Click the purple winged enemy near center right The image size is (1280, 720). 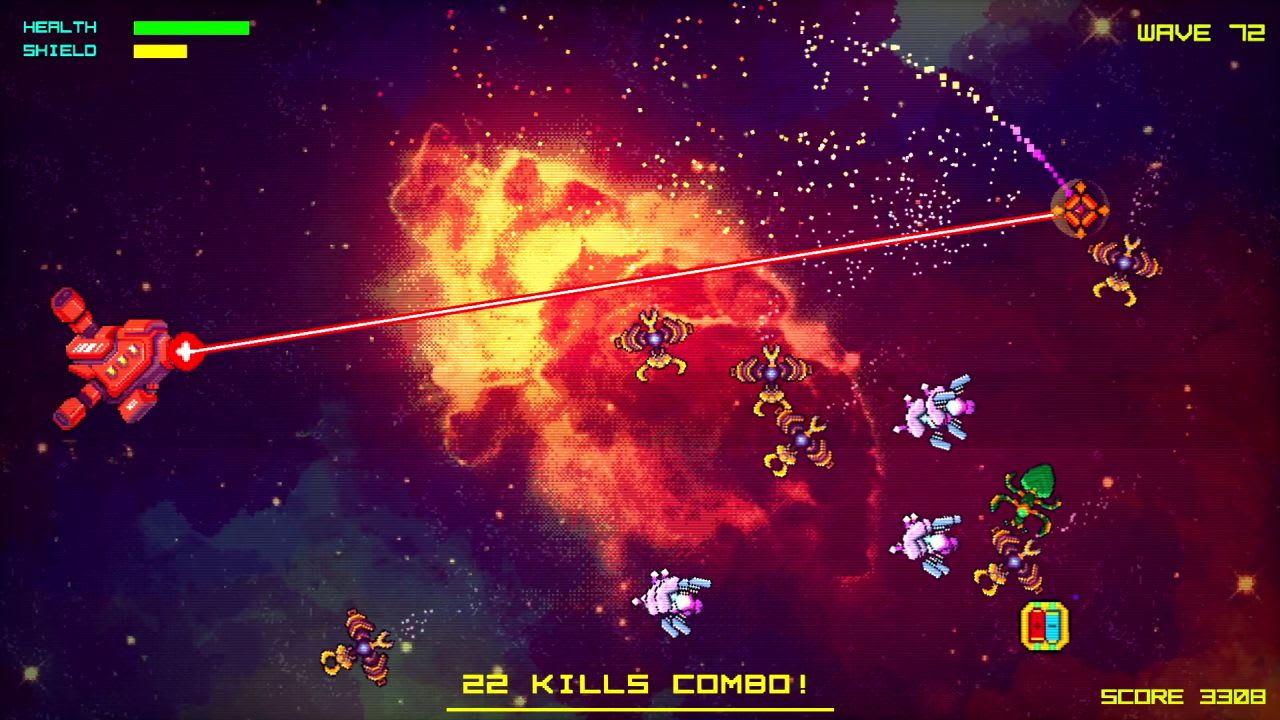pyautogui.click(x=935, y=415)
